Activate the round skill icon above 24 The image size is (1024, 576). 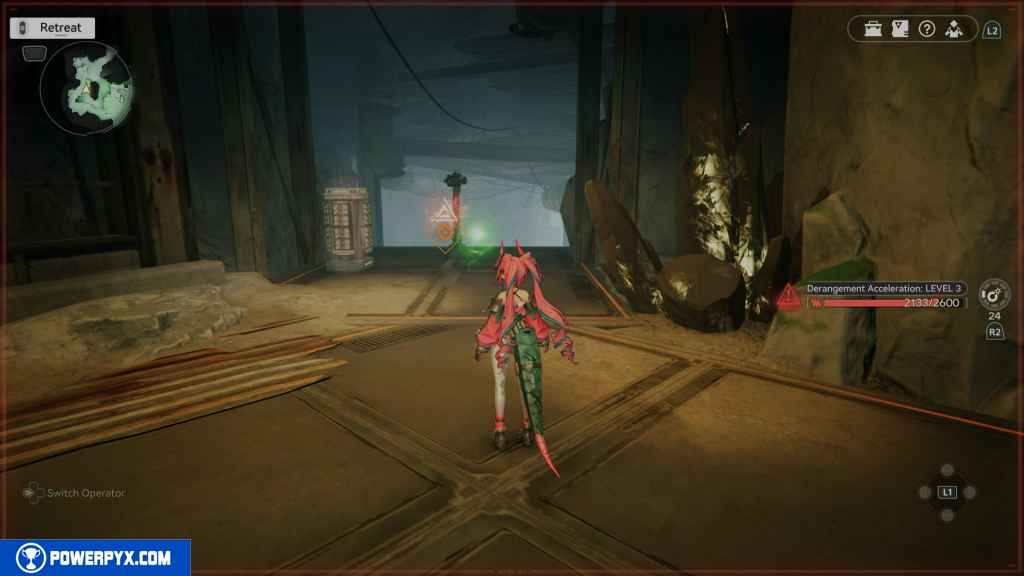(994, 294)
